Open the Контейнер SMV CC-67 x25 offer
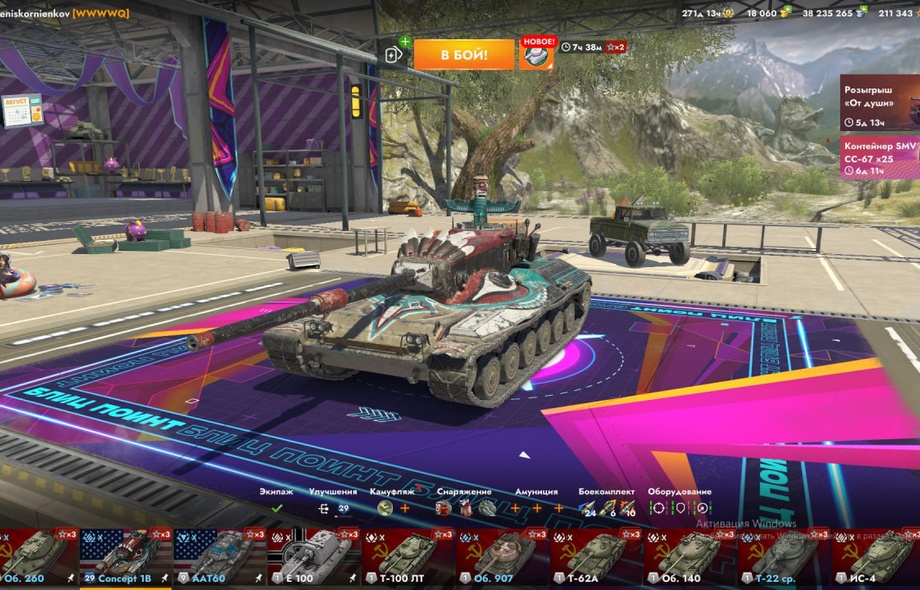920x590 pixels. [x=880, y=158]
